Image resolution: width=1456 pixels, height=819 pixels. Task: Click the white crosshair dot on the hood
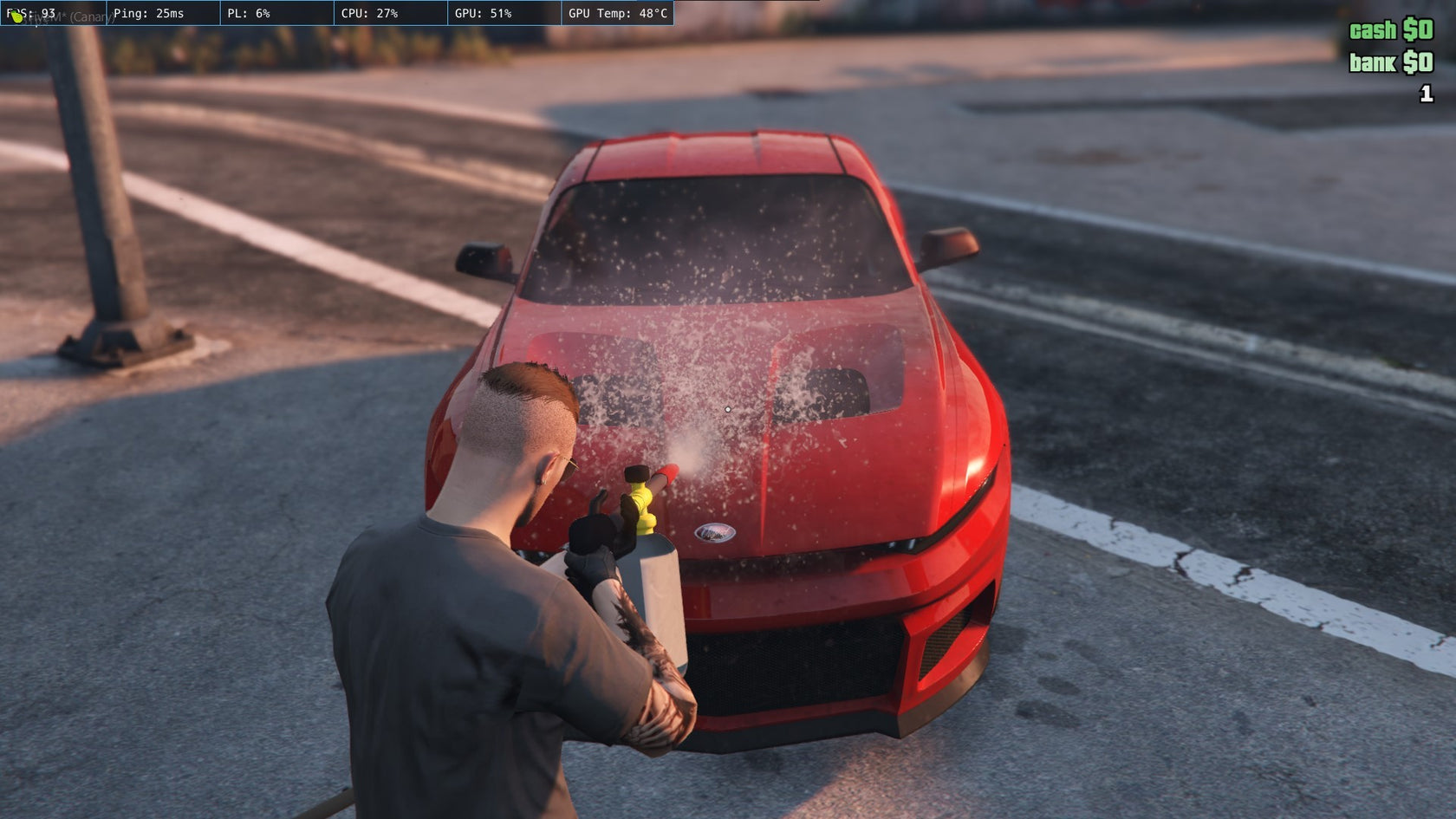(x=728, y=408)
